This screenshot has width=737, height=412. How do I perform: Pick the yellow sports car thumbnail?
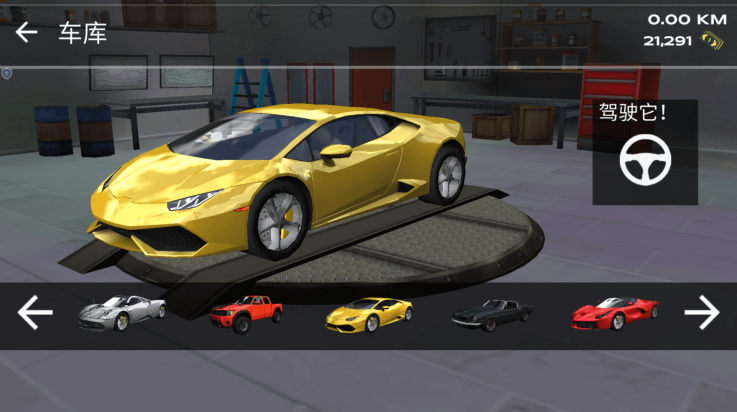point(368,314)
